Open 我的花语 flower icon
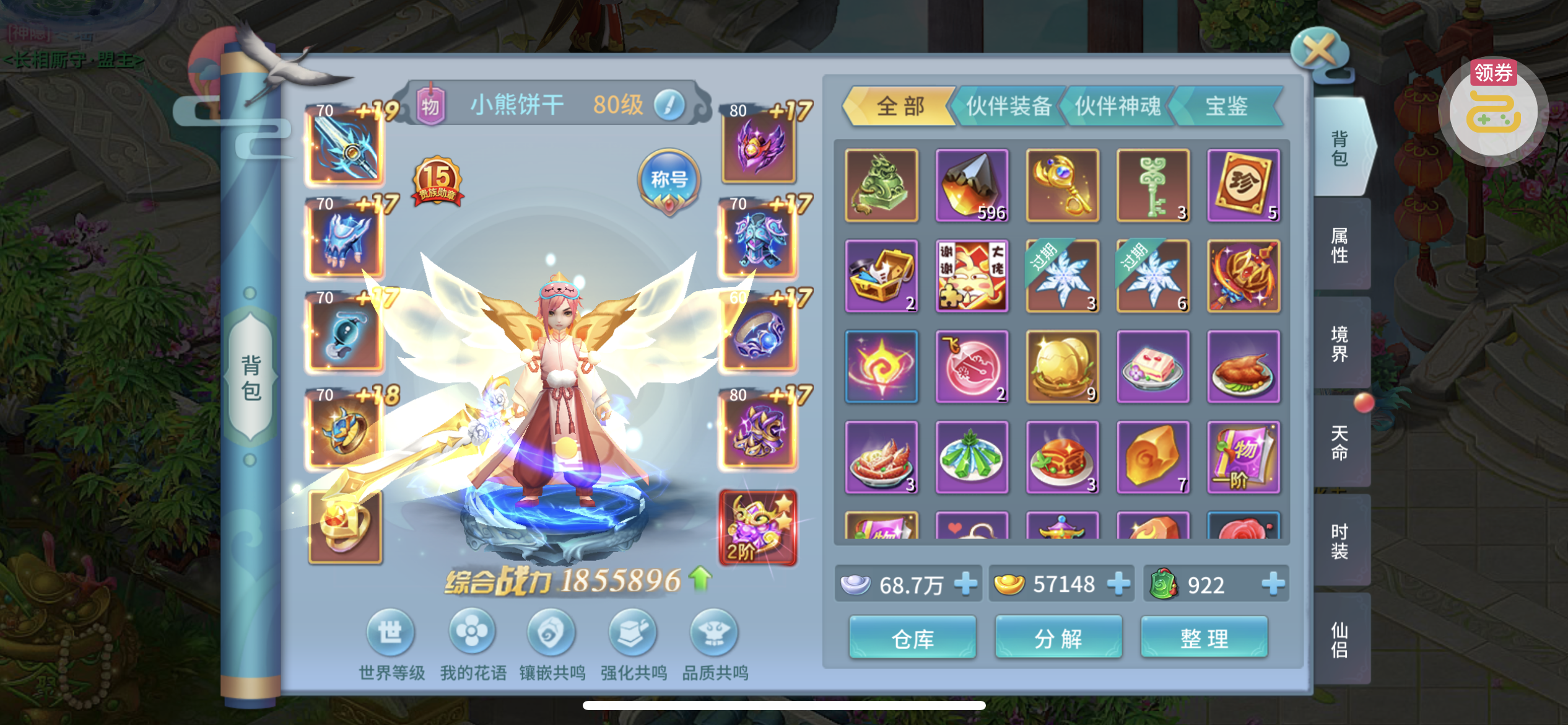 pos(472,633)
